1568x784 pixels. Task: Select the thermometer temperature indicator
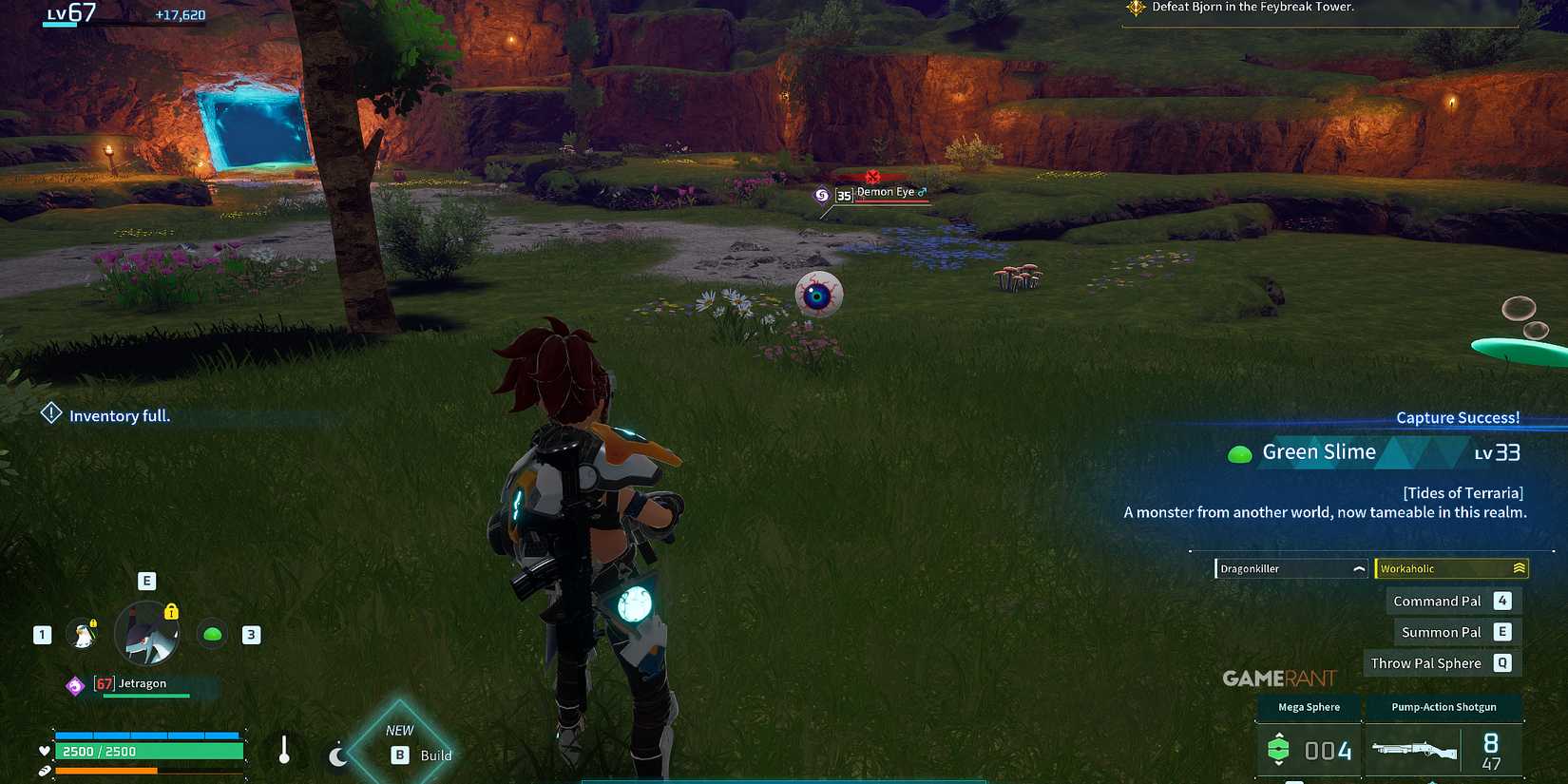tap(285, 751)
